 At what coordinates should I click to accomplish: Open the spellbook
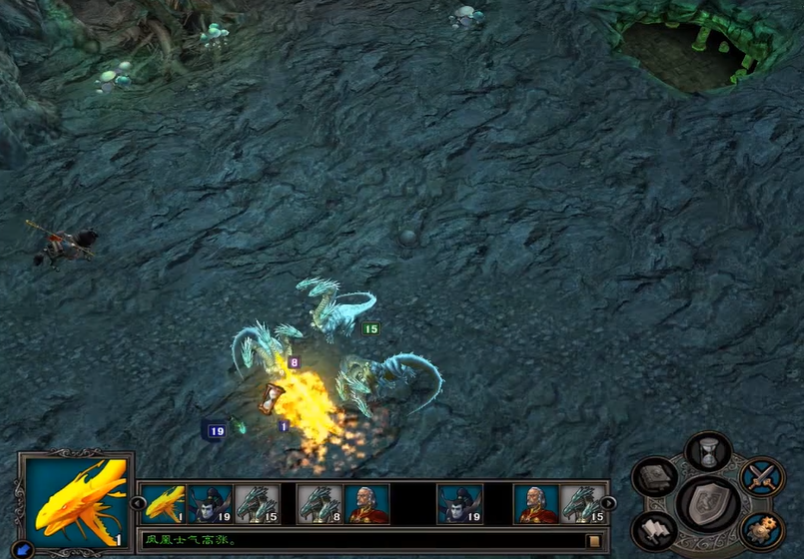tap(655, 479)
